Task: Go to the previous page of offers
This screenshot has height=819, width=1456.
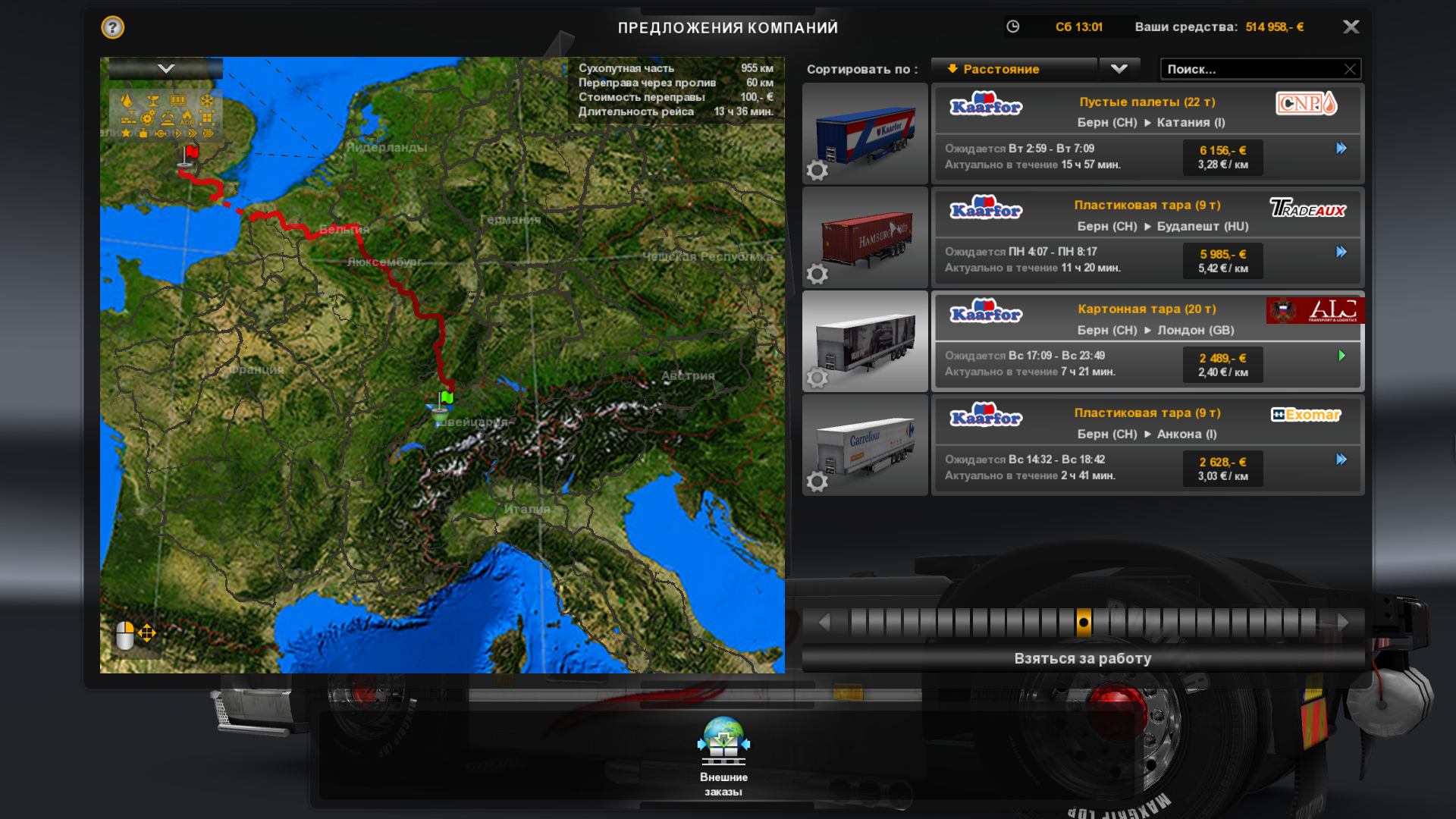Action: pos(824,623)
